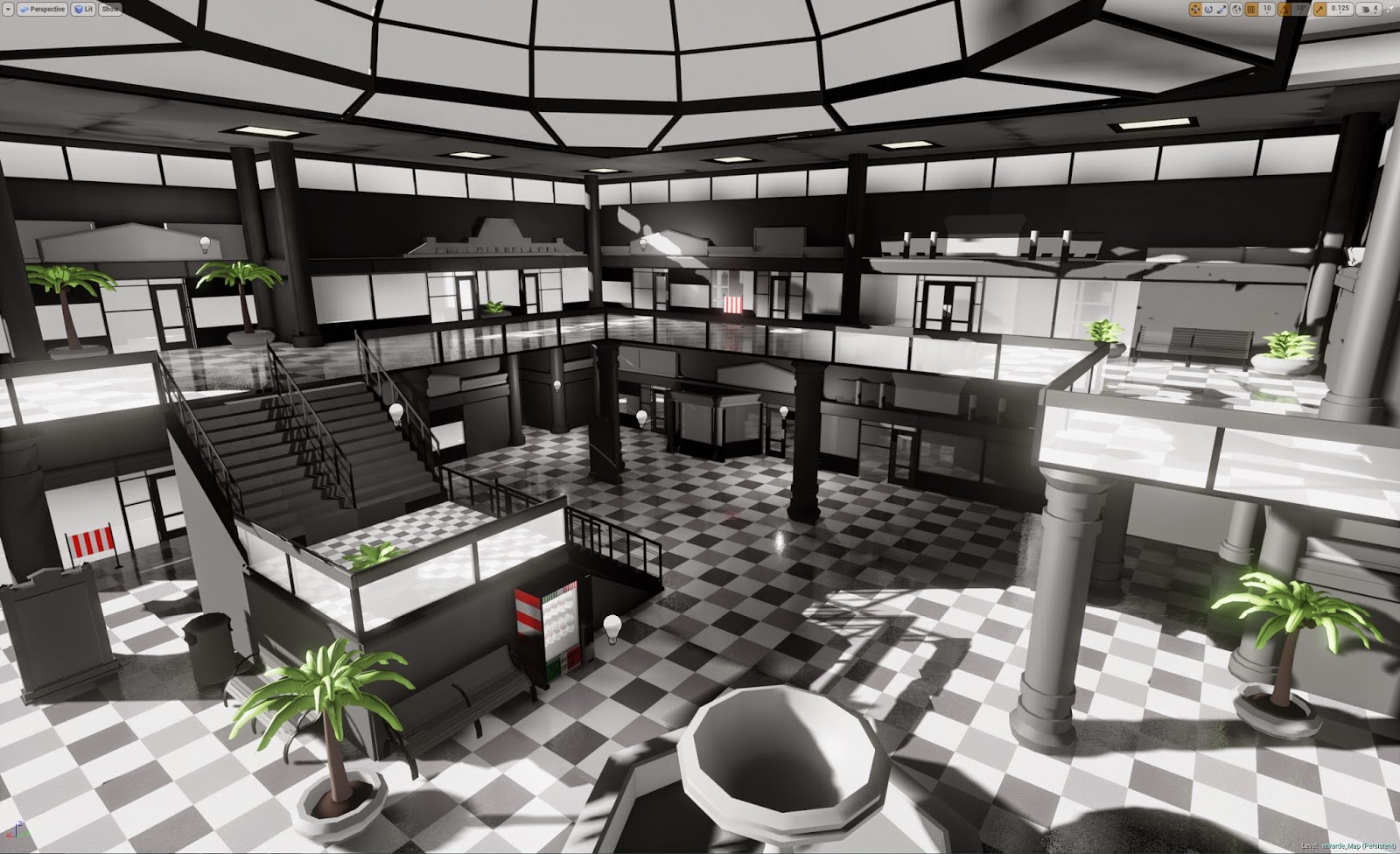Viewport: 1400px width, 854px height.
Task: Click the globe icon to switch world/local space
Action: pyautogui.click(x=1236, y=9)
